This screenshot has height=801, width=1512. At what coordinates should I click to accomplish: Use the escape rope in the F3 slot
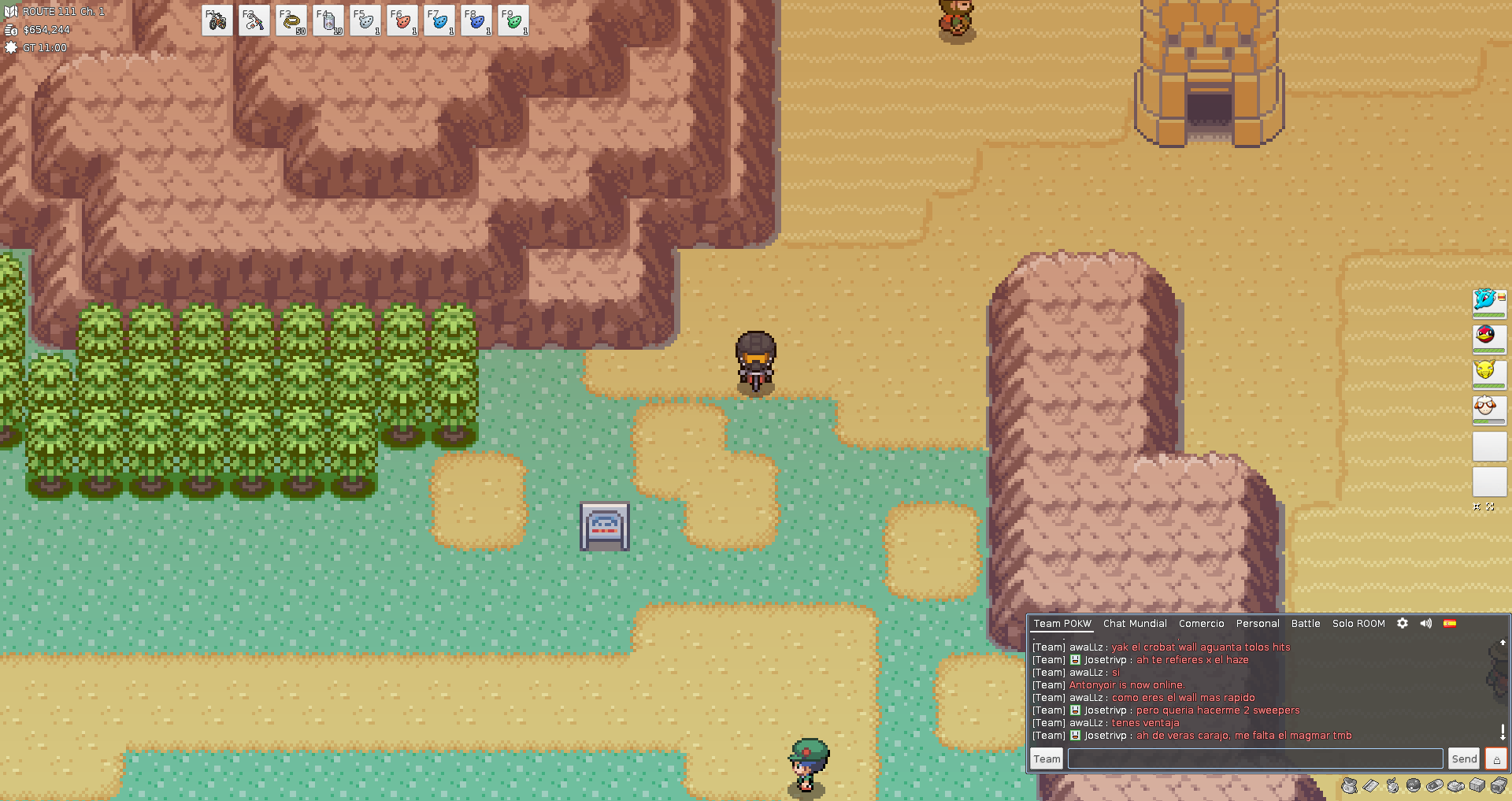(x=291, y=21)
